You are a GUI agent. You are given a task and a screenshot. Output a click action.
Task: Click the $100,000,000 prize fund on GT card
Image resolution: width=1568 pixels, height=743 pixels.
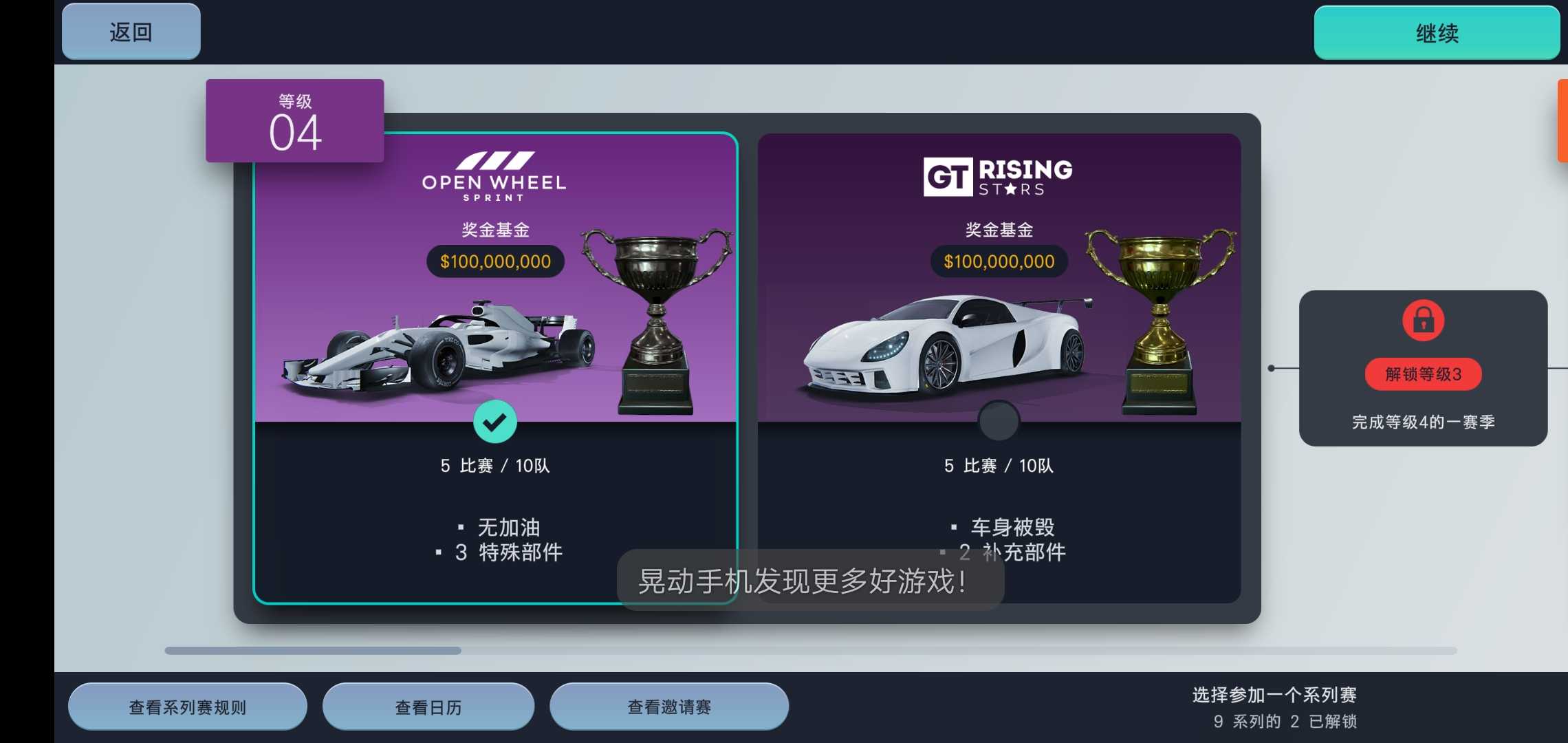(998, 261)
